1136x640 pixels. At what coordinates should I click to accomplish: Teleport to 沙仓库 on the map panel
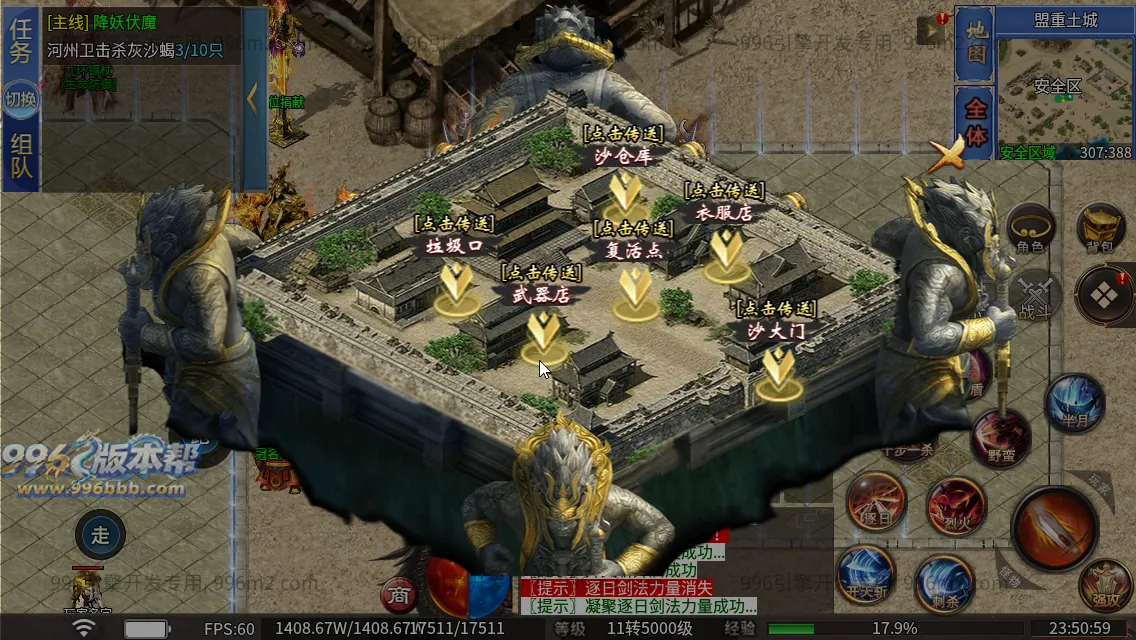624,190
